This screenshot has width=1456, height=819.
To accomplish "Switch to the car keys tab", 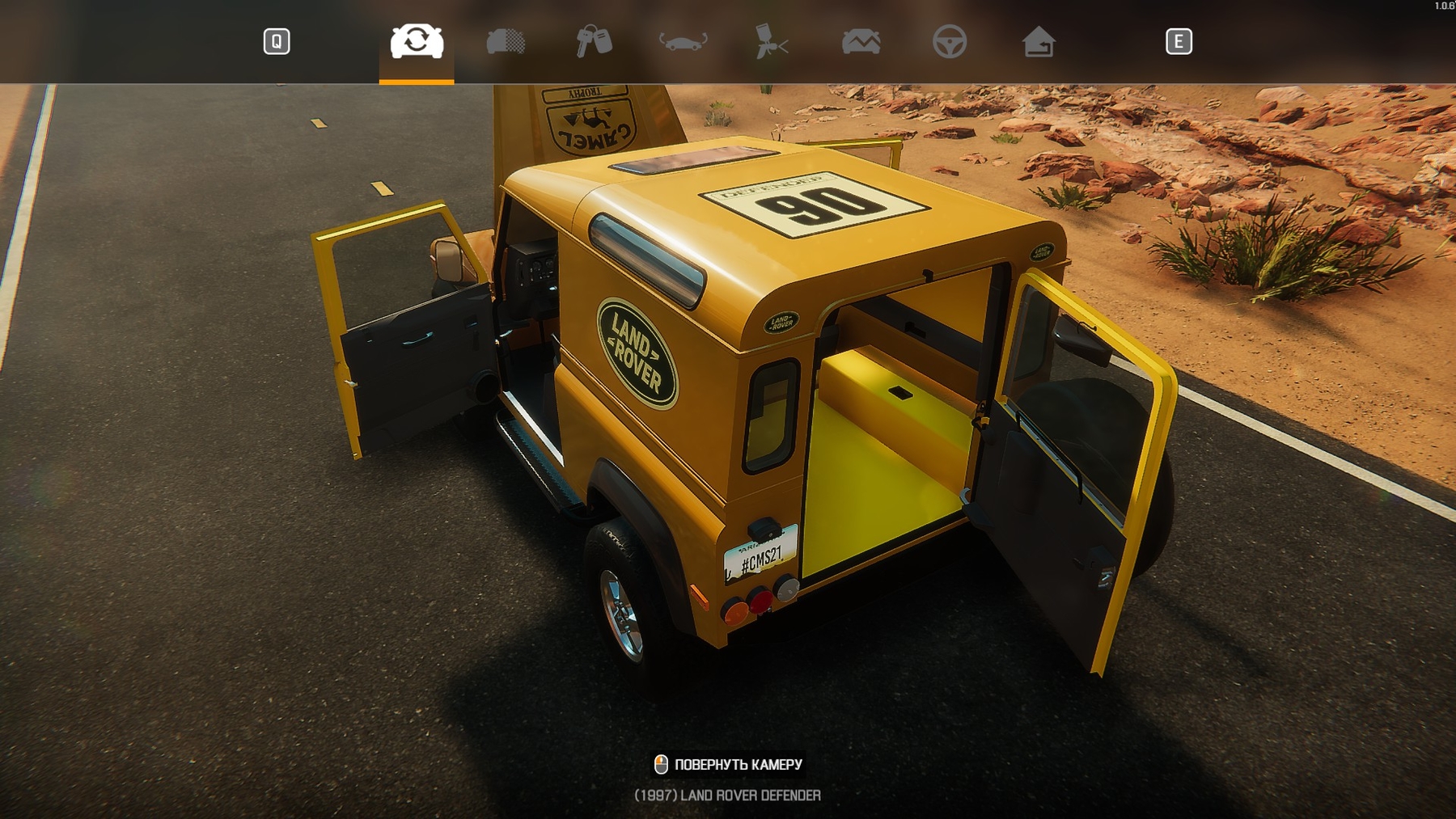I will pyautogui.click(x=594, y=41).
